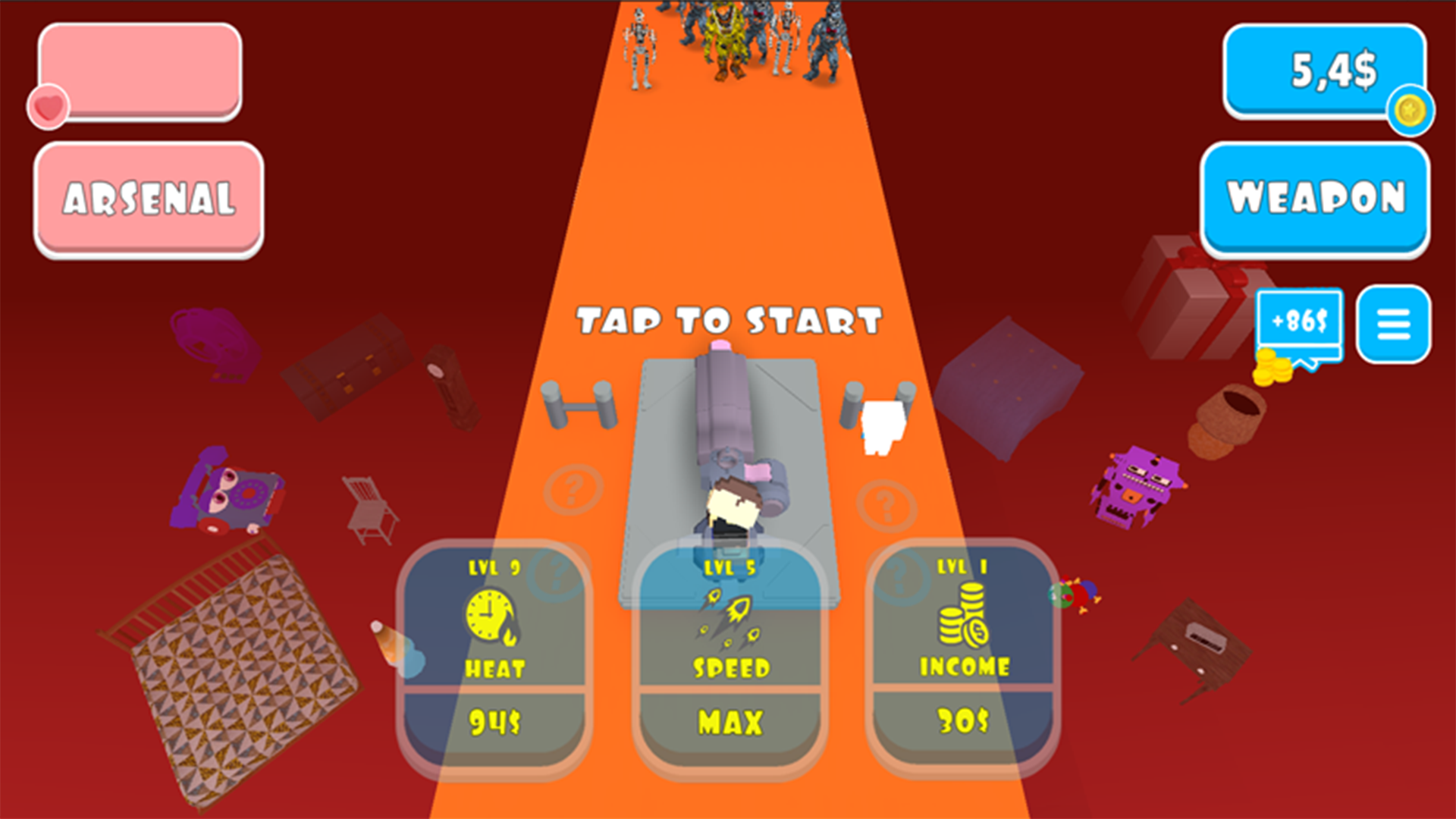Click the heart icon on the health bar
Image resolution: width=1456 pixels, height=819 pixels.
(47, 106)
